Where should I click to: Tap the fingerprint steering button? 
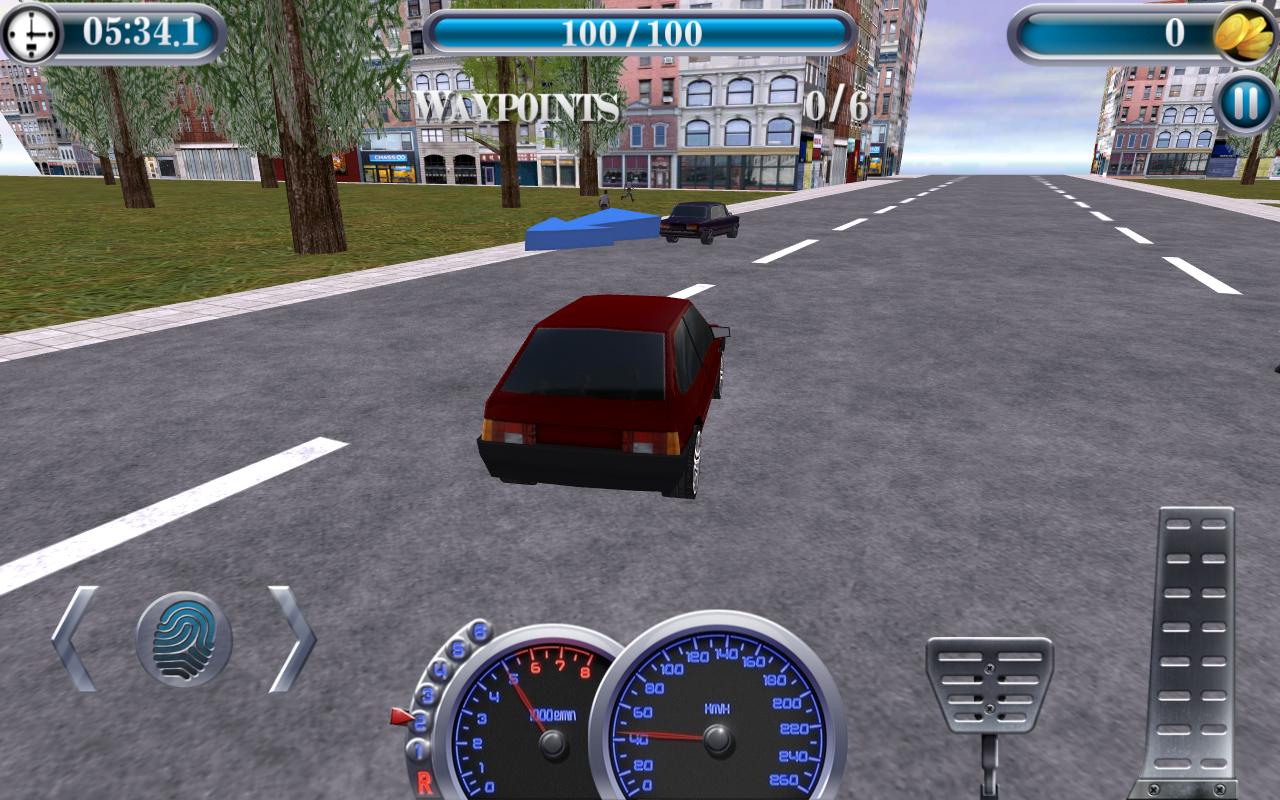[x=184, y=639]
